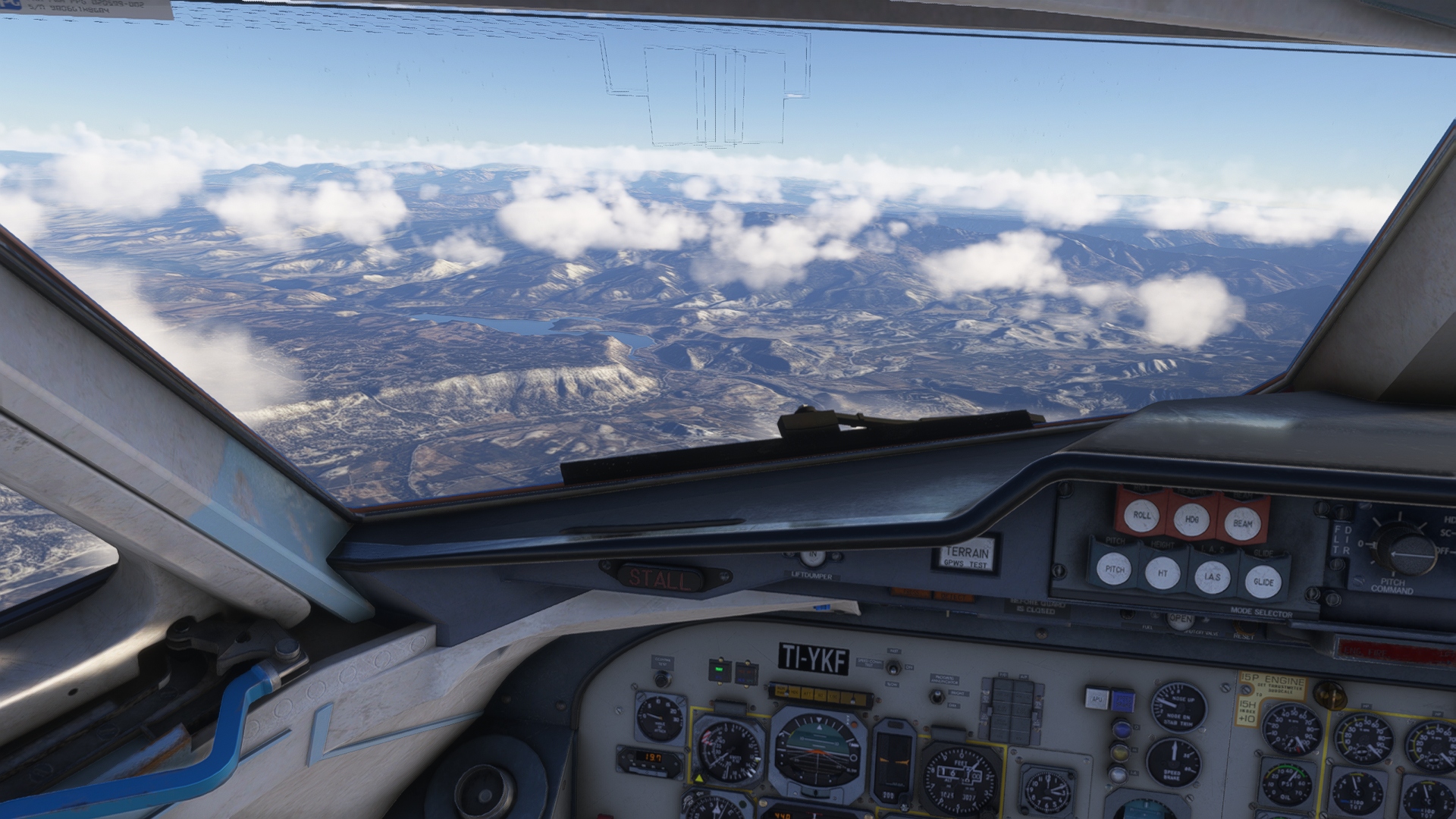Activate the HDG heading mode button
Image resolution: width=1456 pixels, height=819 pixels.
click(x=1191, y=519)
